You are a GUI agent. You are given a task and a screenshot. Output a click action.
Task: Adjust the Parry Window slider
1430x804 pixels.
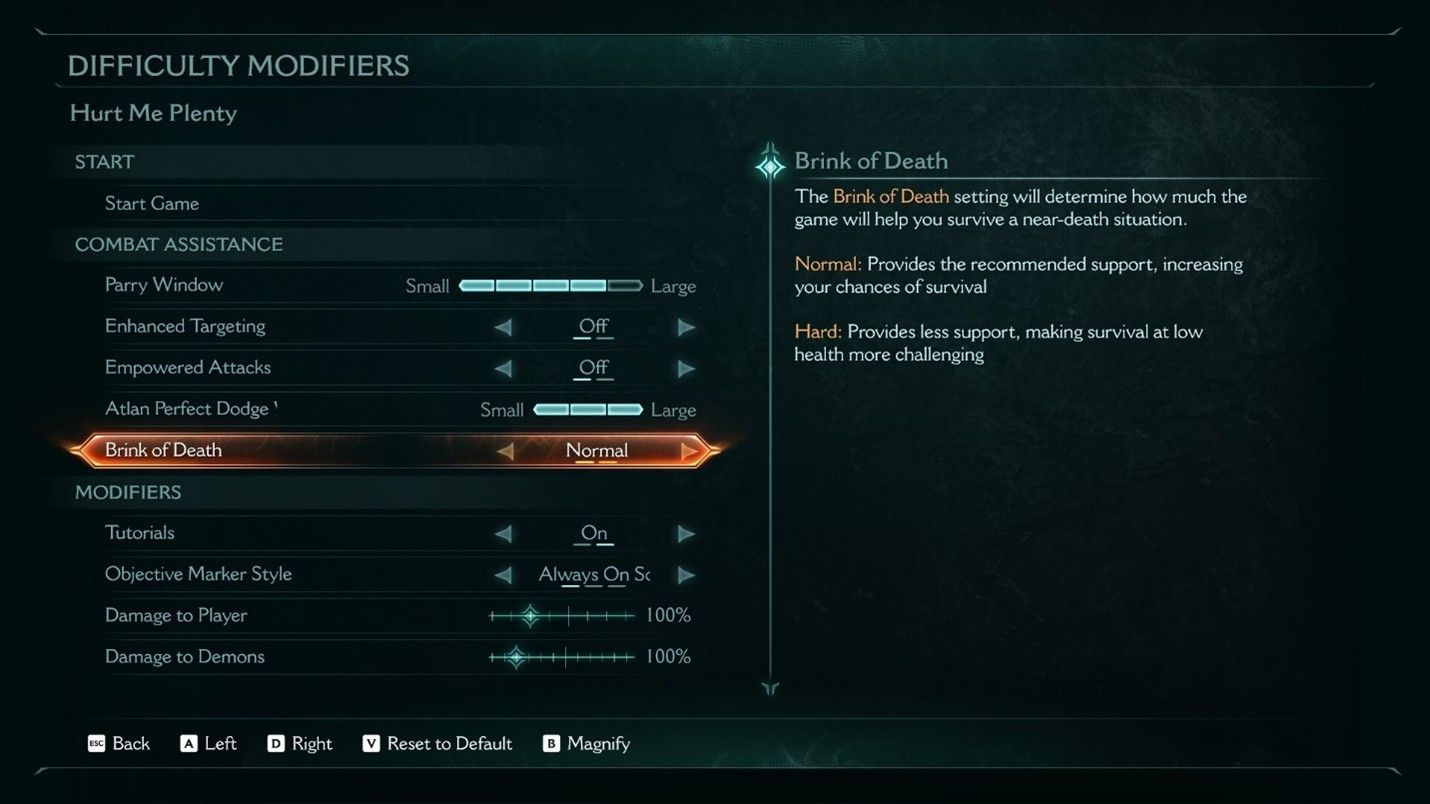550,285
